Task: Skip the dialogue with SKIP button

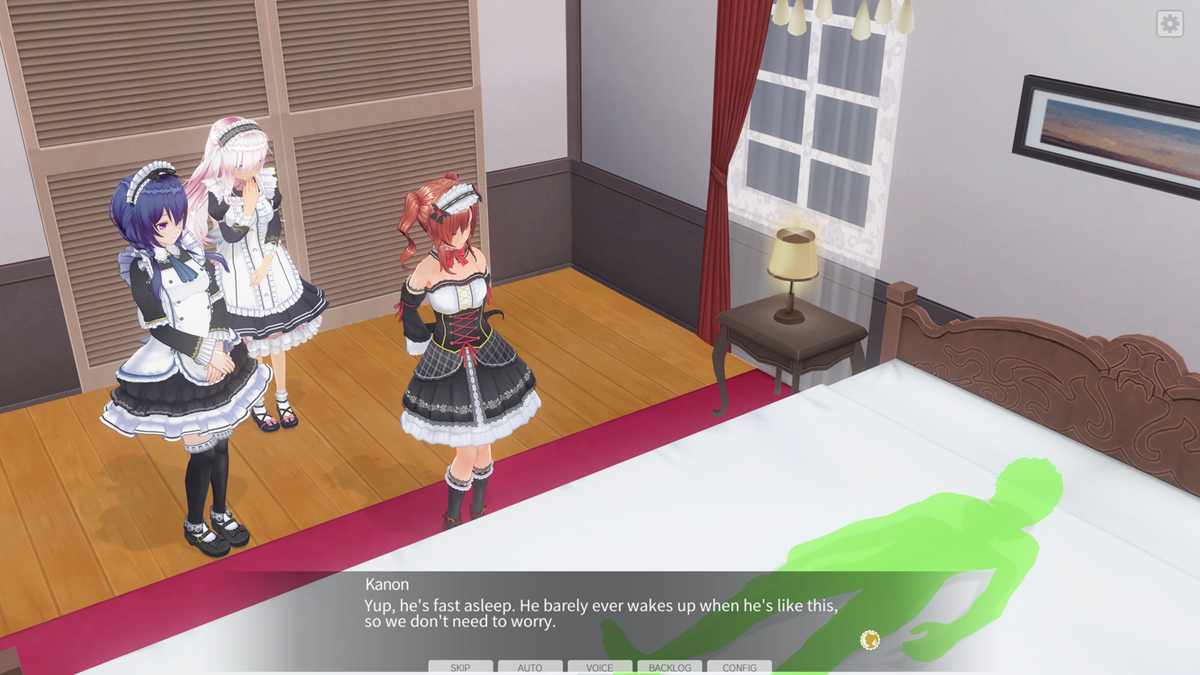Action: click(x=460, y=667)
